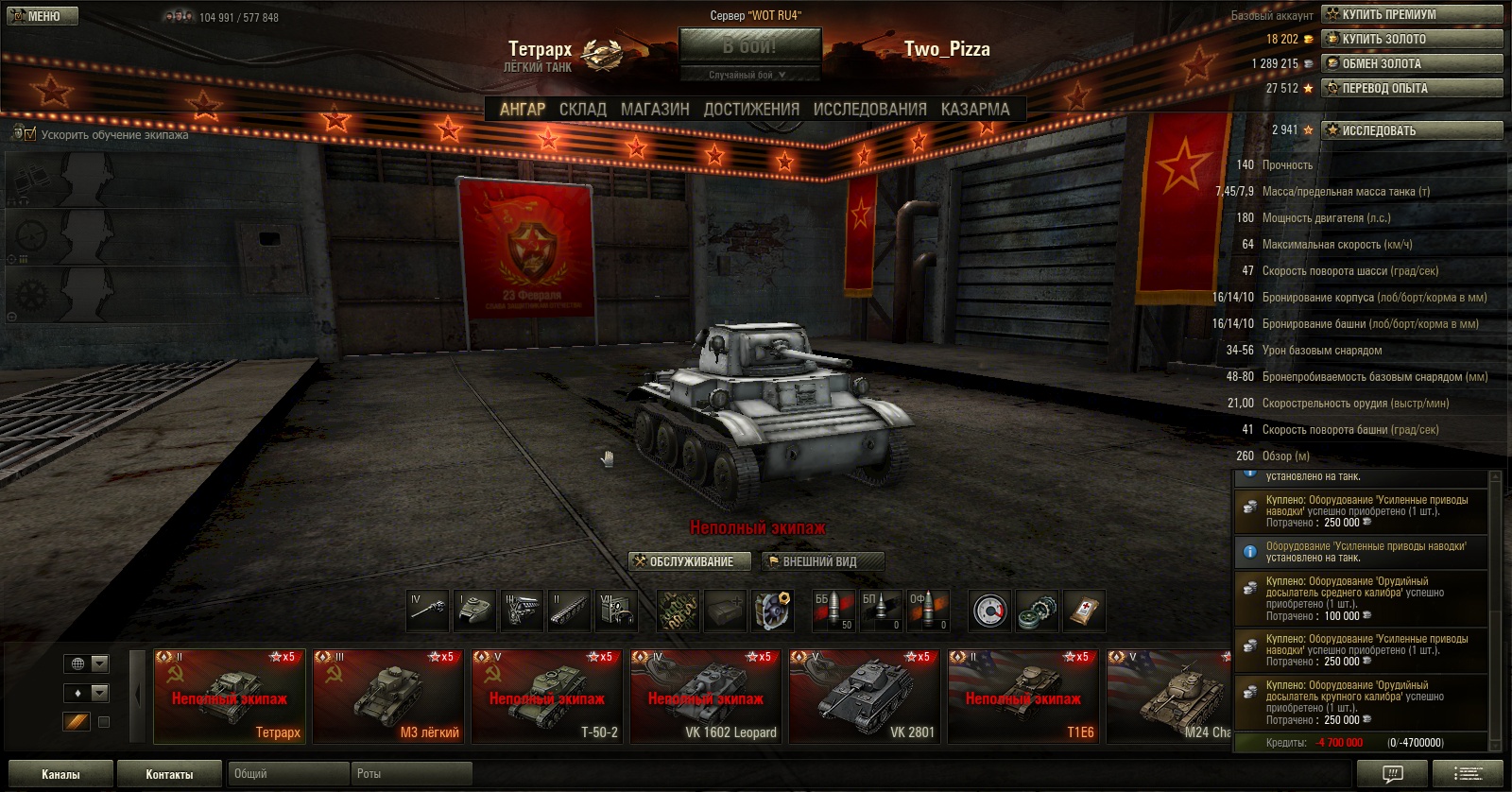Viewport: 1512px width, 792px height.
Task: Open the КАЗАРМА tab
Action: [975, 110]
